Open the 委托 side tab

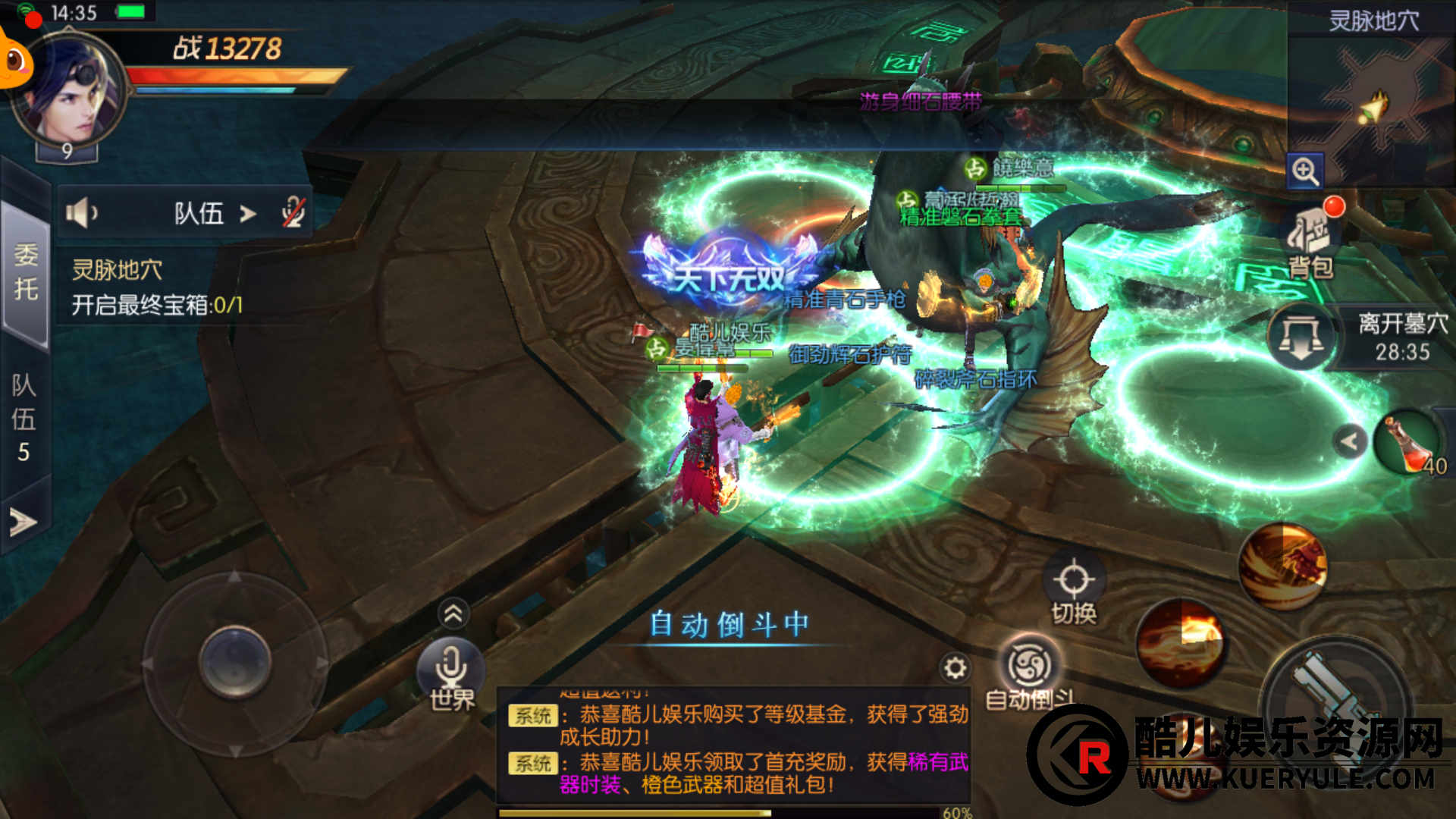25,271
